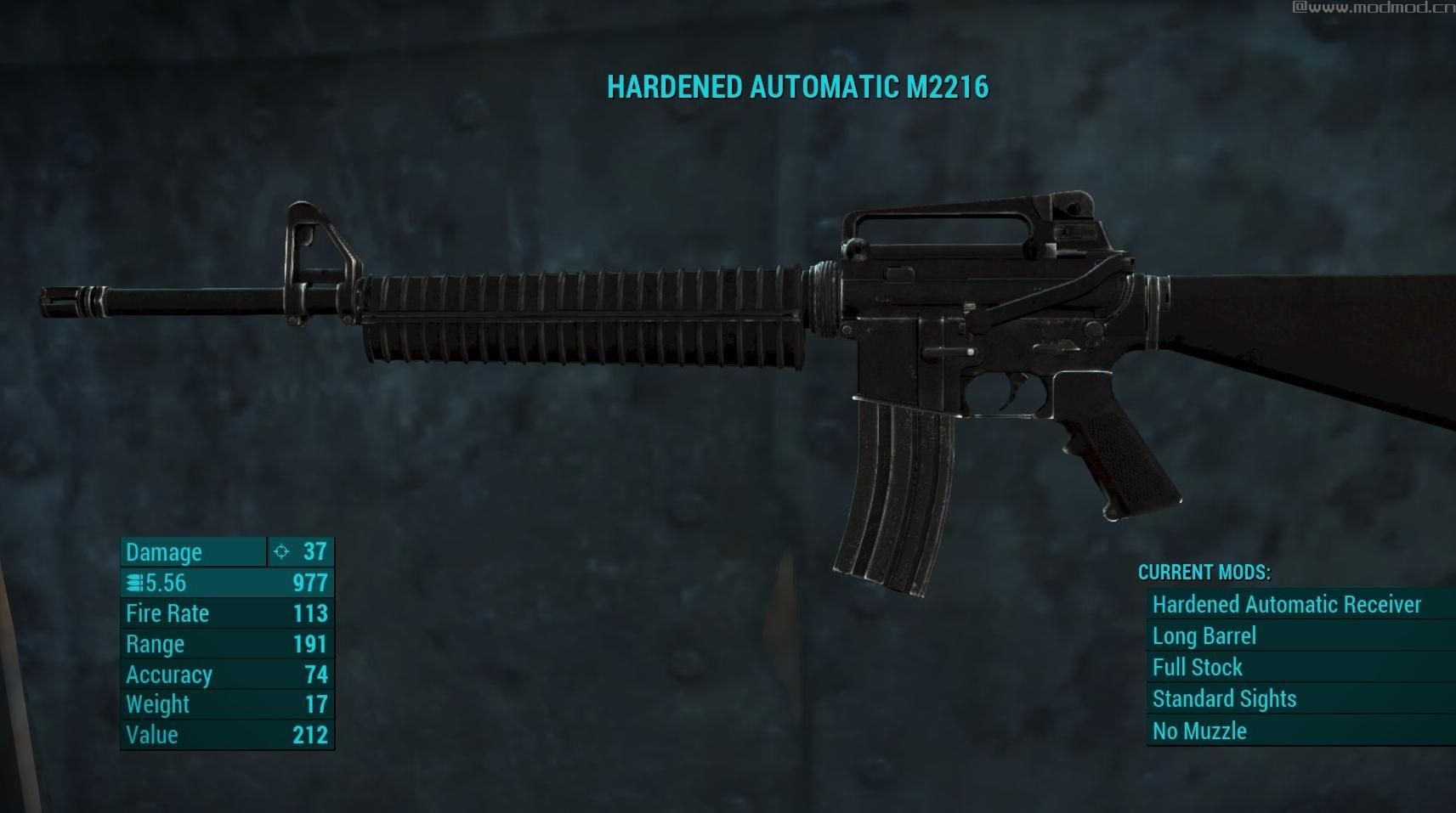
Task: Select the Value row showing 212
Action: (x=227, y=735)
